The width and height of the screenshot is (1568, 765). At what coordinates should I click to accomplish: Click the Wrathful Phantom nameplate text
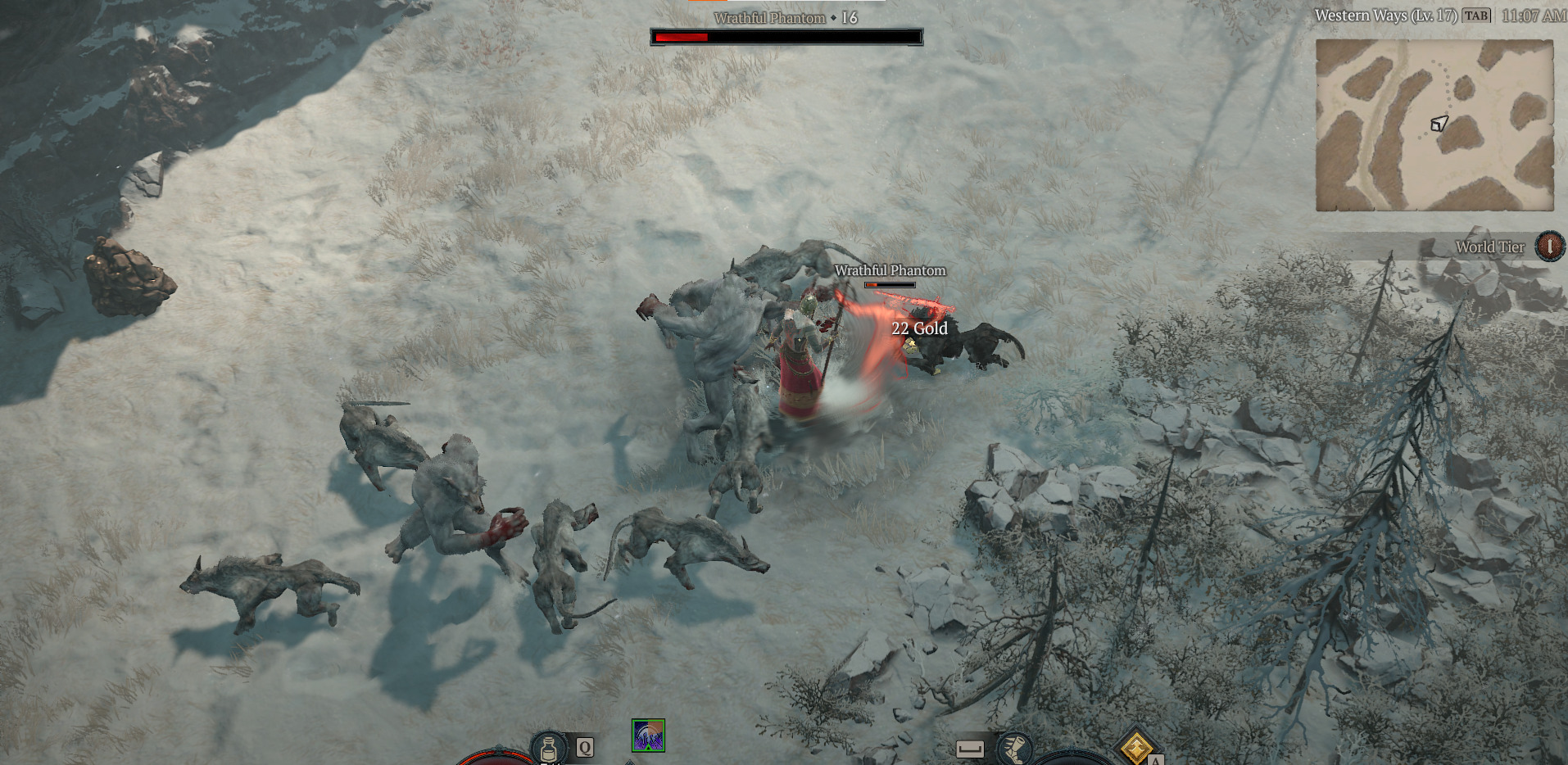[x=889, y=270]
